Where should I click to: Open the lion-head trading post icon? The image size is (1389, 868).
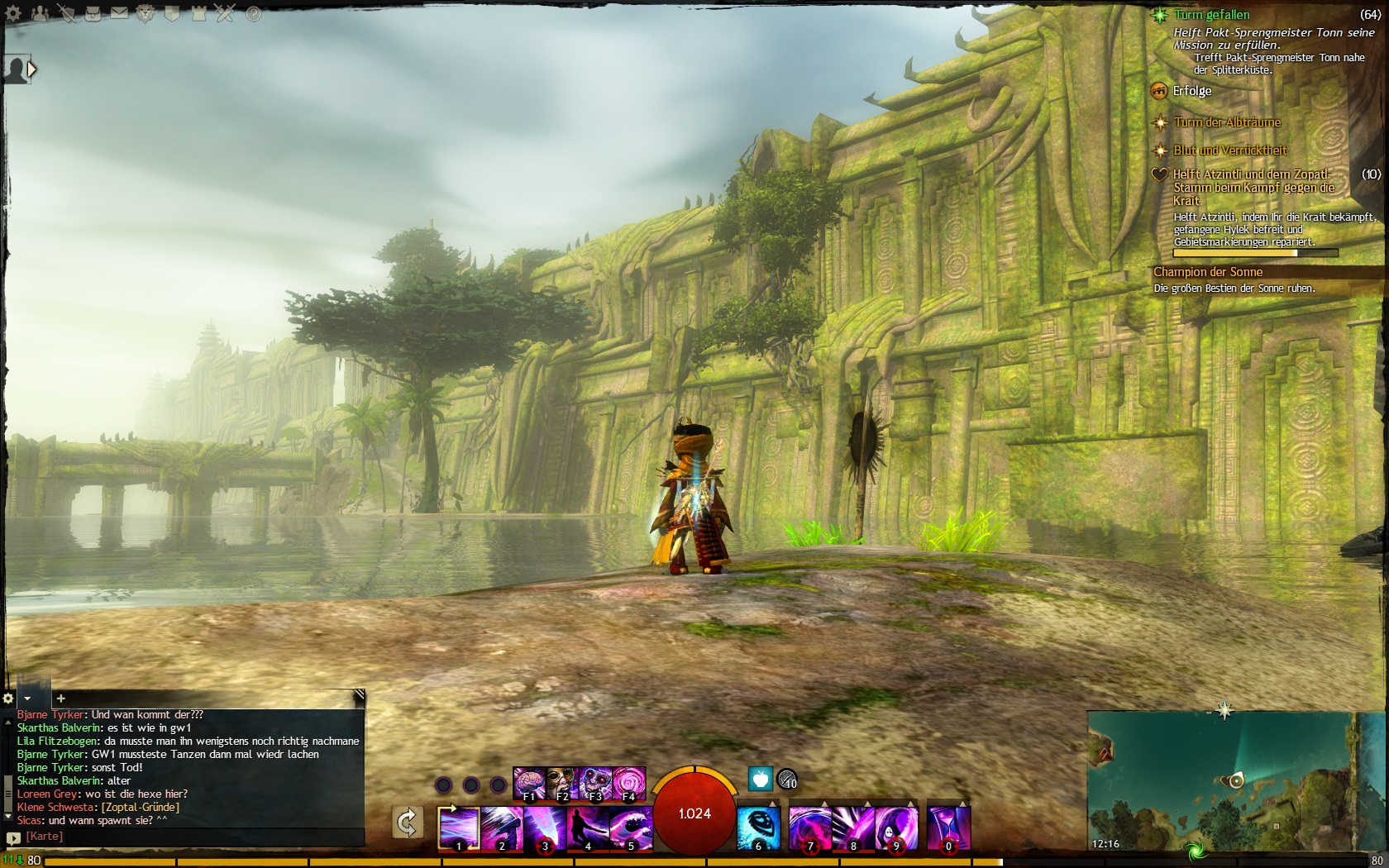point(146,13)
